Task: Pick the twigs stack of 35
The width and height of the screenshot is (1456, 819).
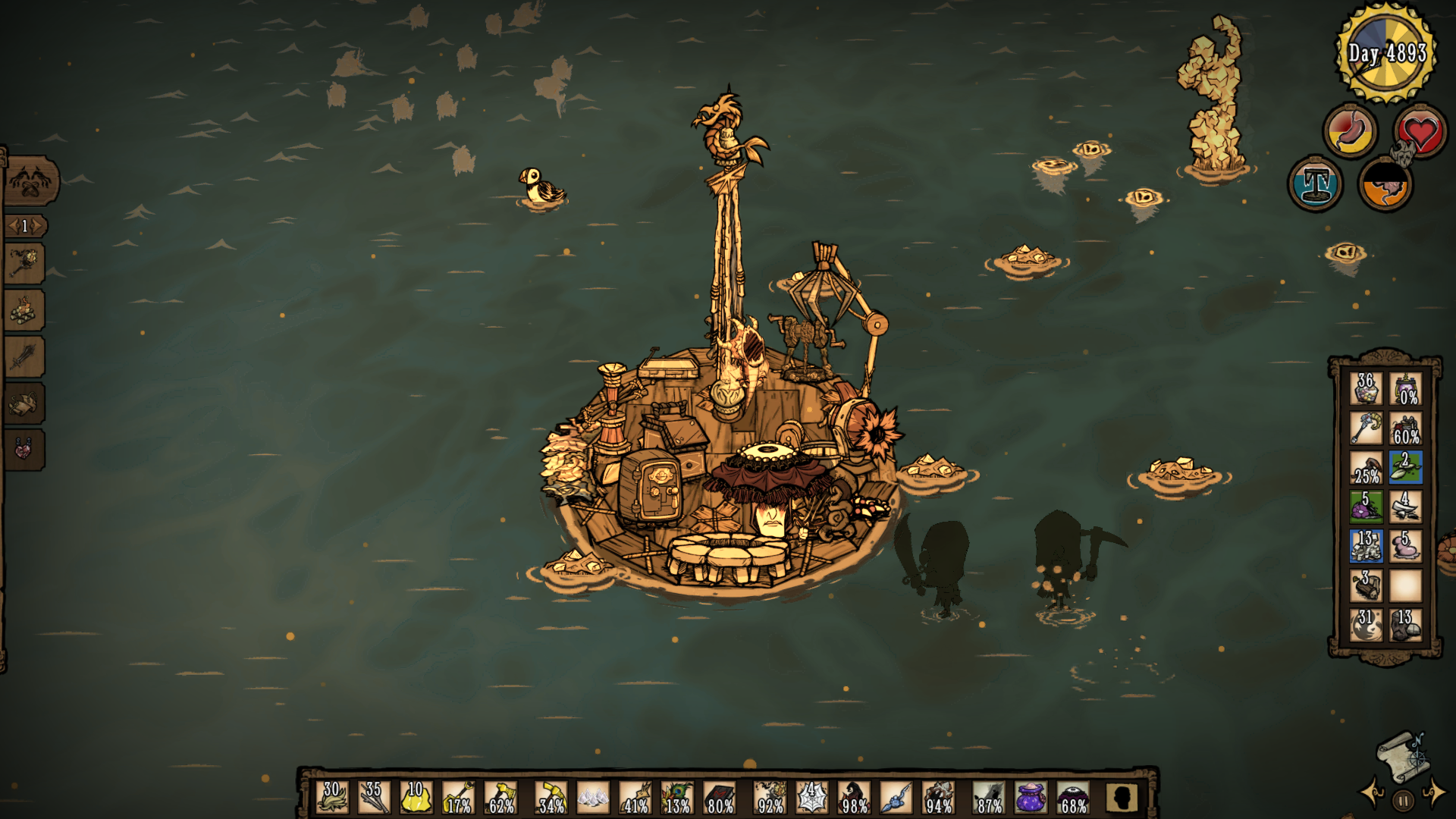Action: (374, 797)
